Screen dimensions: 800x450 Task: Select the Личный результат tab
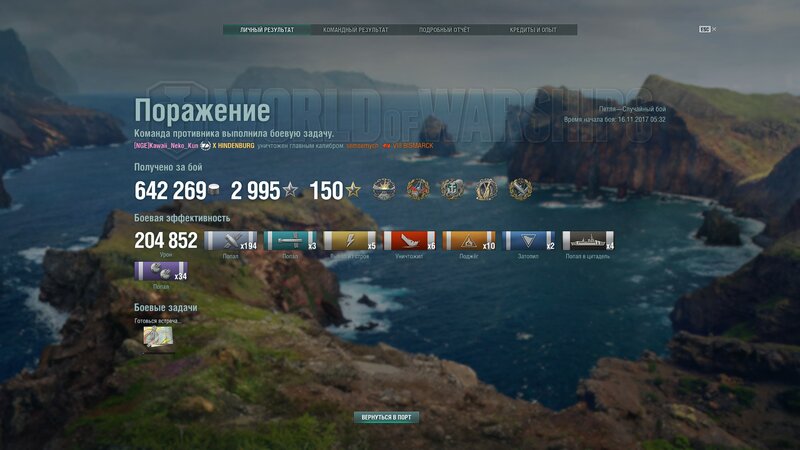point(267,30)
